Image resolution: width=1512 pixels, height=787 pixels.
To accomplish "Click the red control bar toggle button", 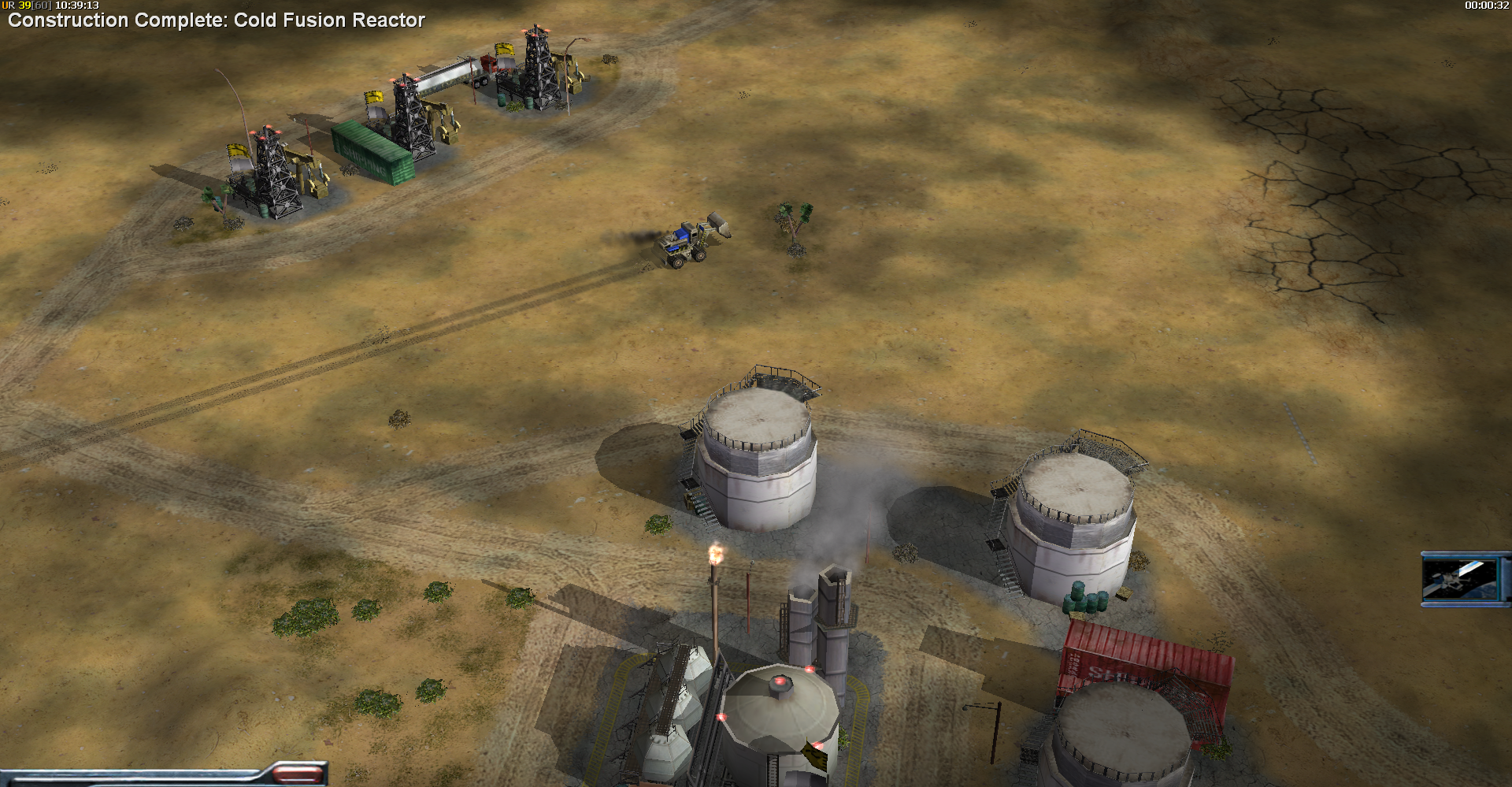I will pos(298,774).
